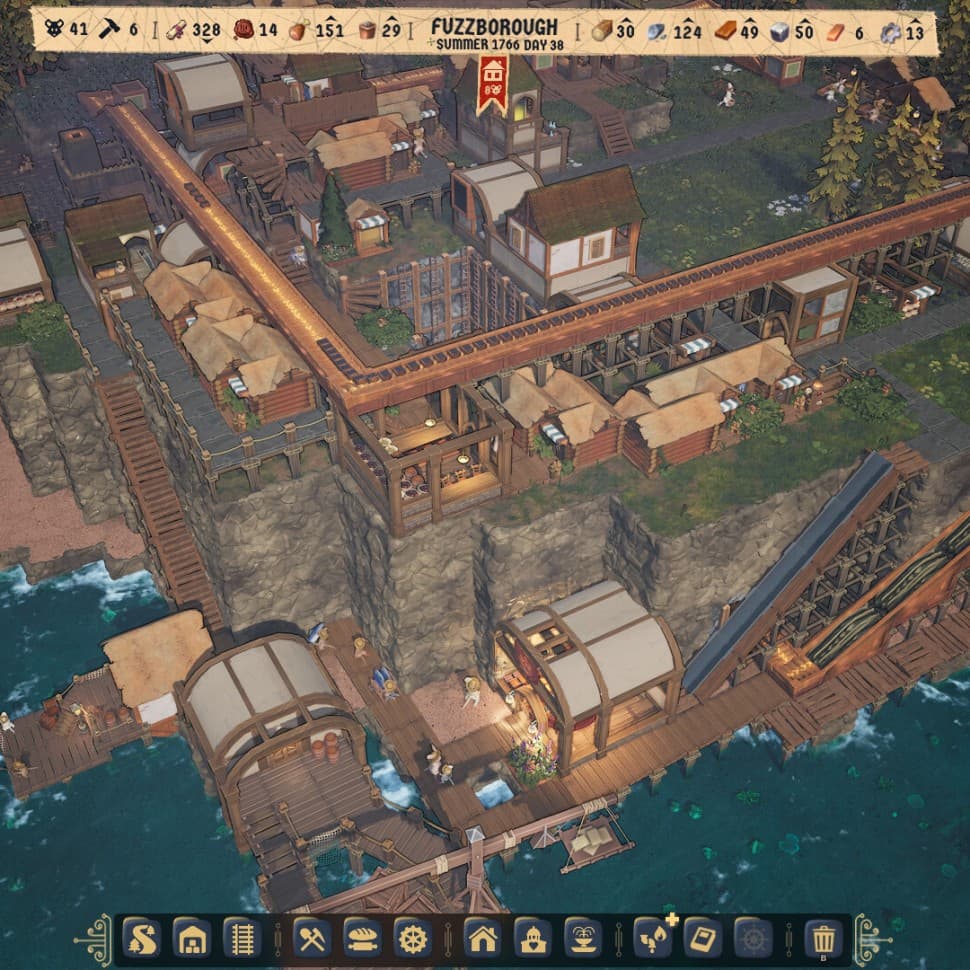Select the rail track building category
970x970 pixels.
point(242,939)
